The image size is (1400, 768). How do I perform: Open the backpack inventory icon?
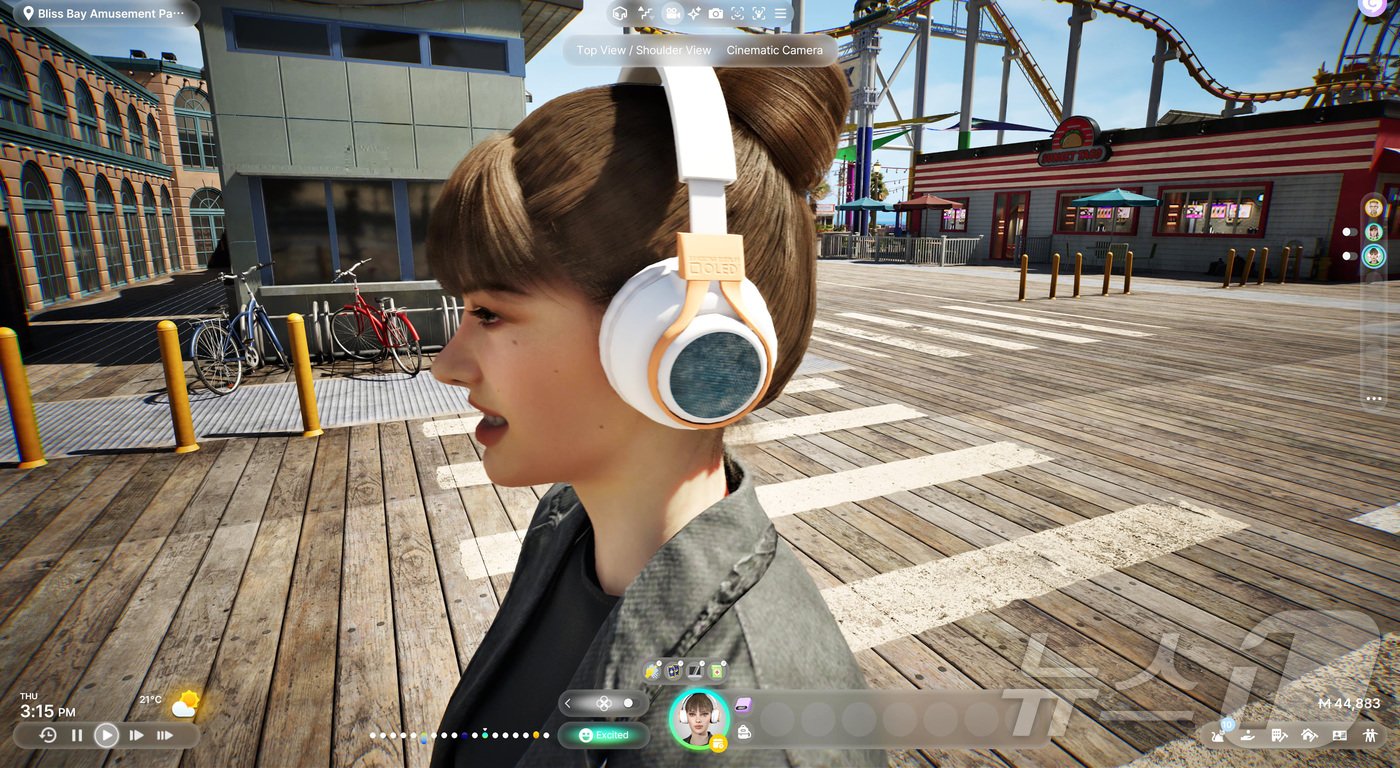(744, 733)
